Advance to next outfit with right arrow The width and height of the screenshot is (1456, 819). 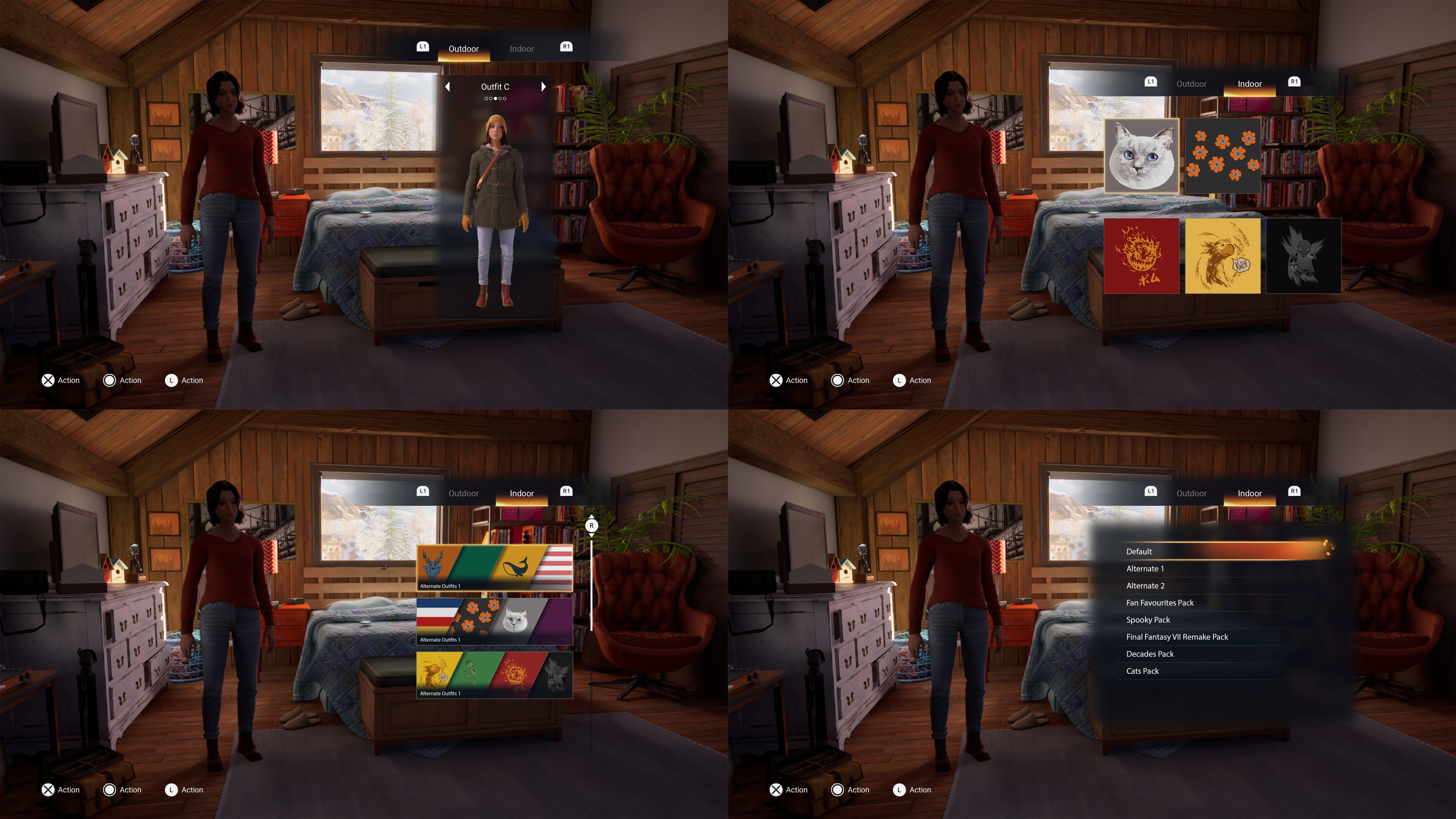coord(543,86)
